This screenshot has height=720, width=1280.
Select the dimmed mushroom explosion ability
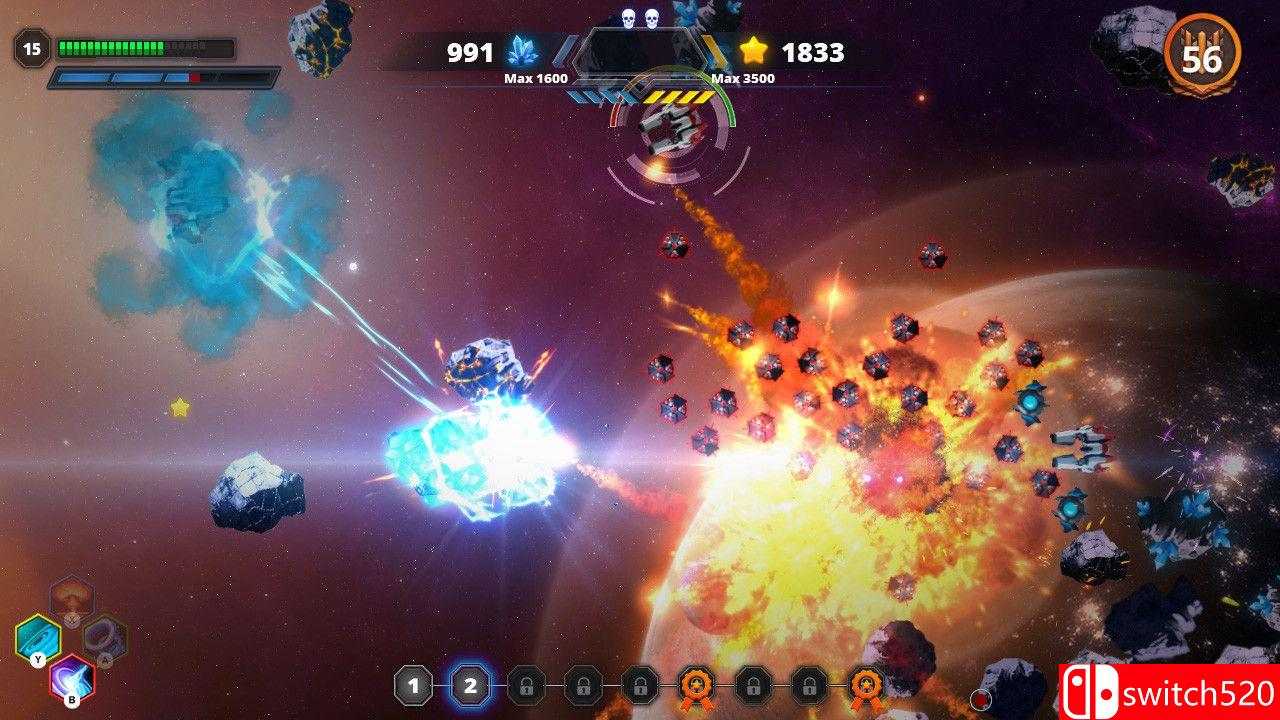[x=72, y=598]
